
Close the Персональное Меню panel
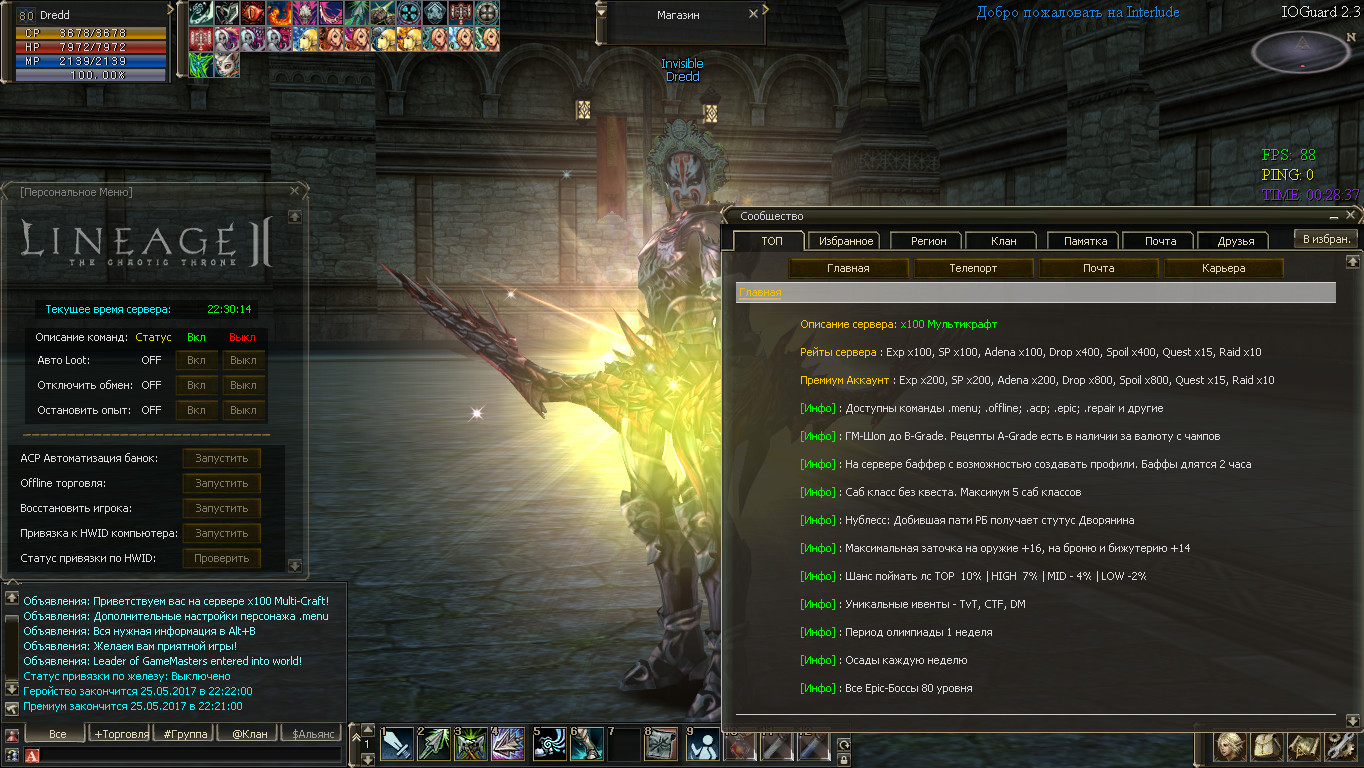point(294,190)
